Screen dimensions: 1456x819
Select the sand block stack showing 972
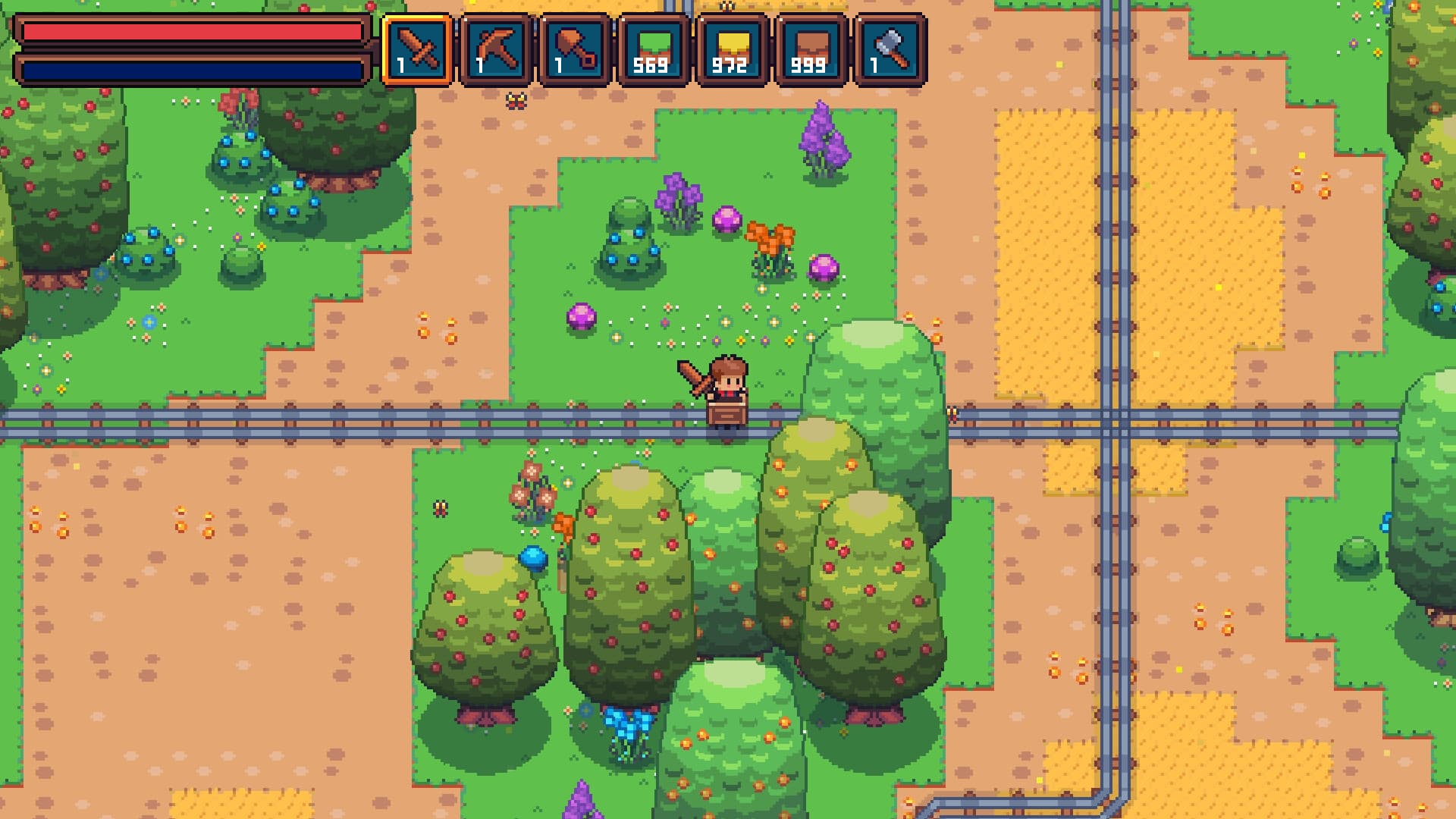(x=733, y=47)
